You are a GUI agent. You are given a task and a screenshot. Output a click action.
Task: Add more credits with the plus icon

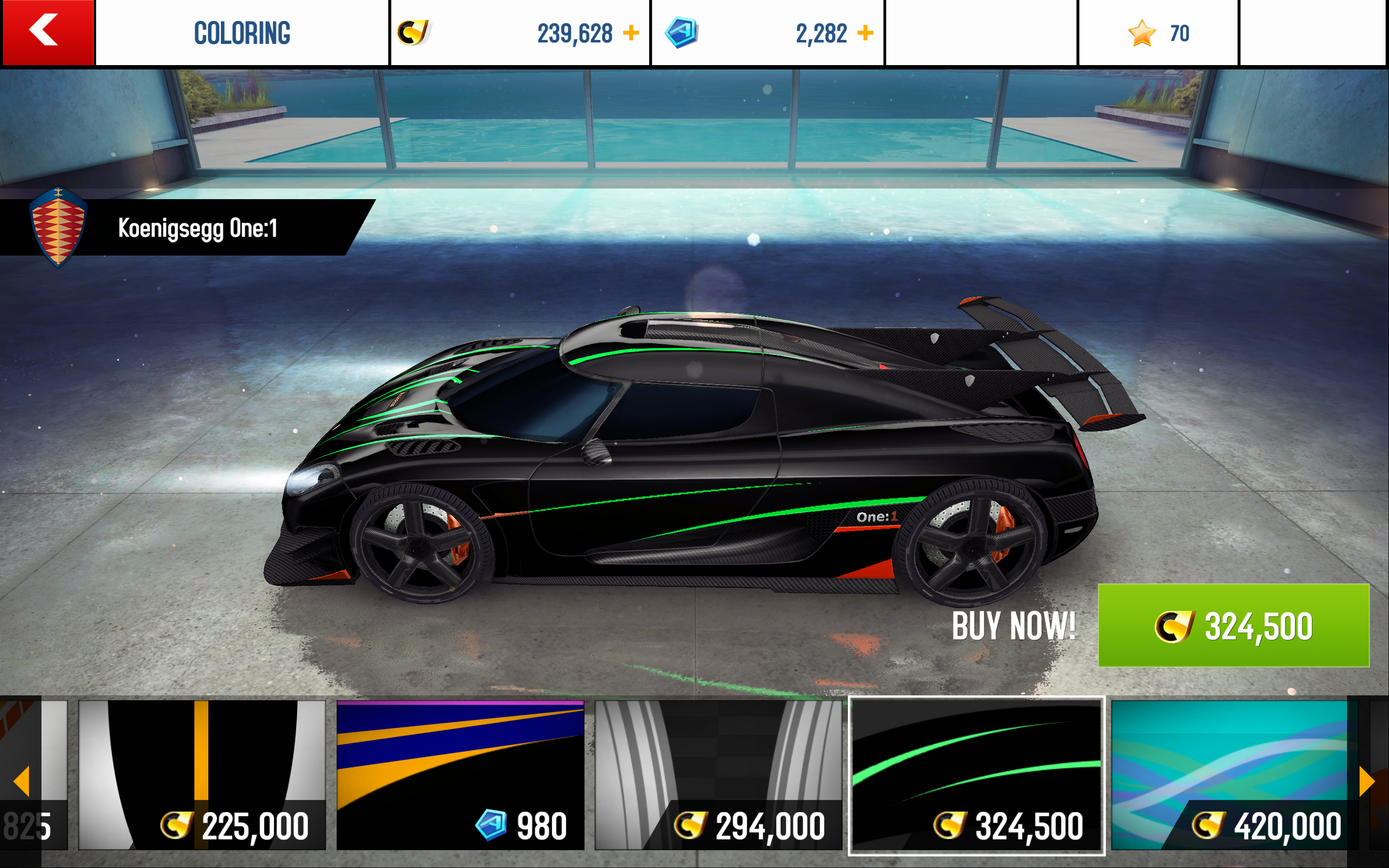pos(631,33)
